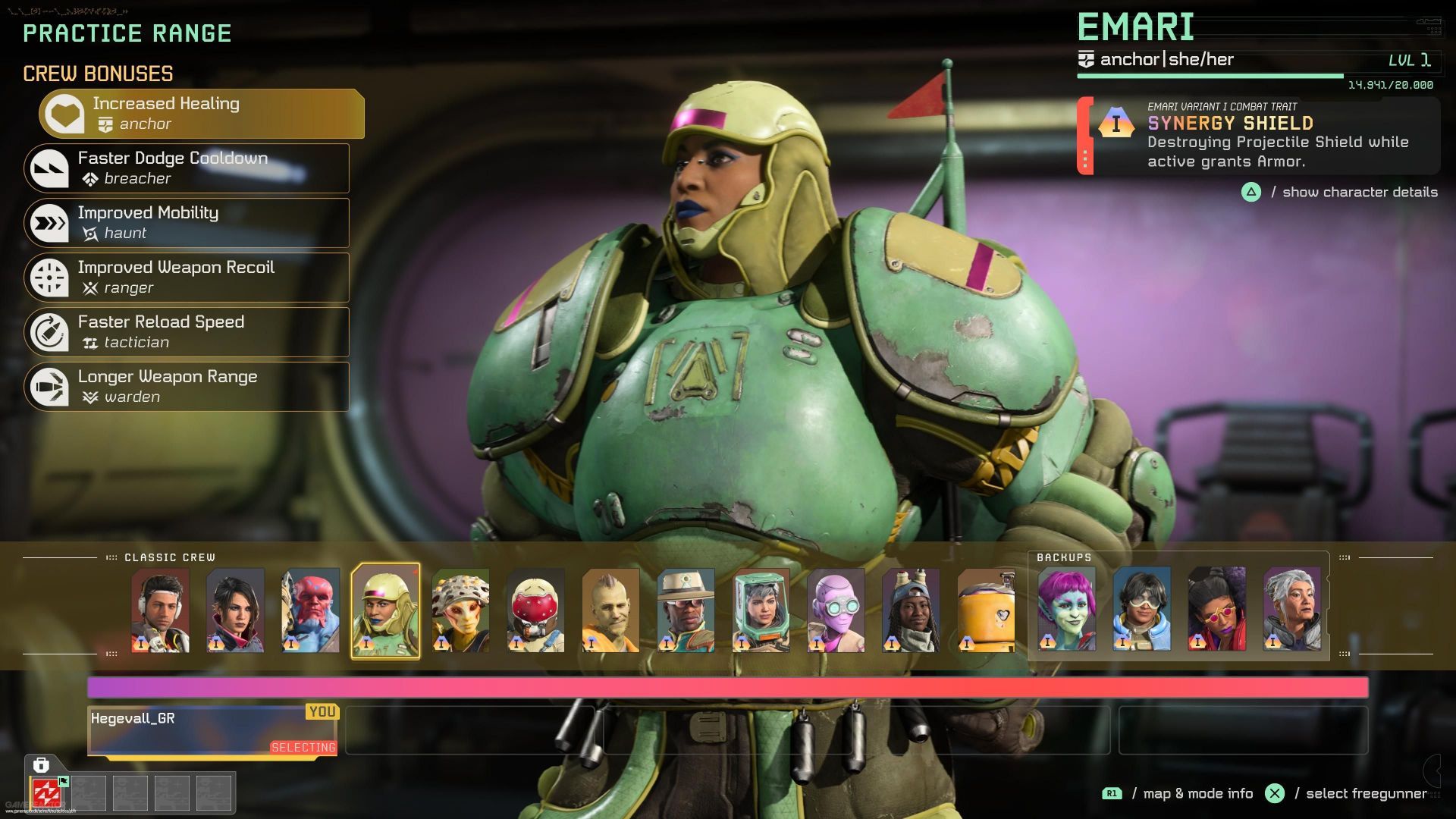
Task: Pick the mohawk man in orange portrait
Action: (x=610, y=610)
